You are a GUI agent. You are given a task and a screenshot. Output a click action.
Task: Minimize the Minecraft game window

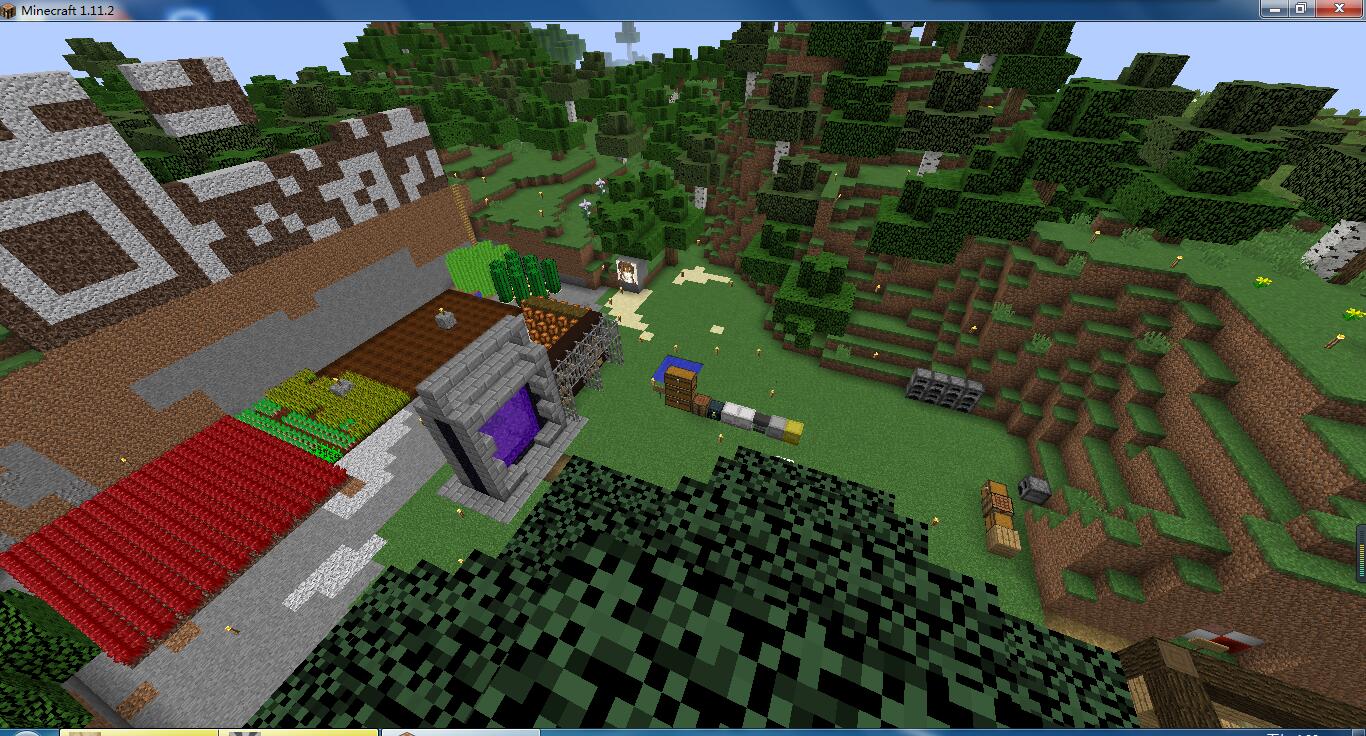1273,8
